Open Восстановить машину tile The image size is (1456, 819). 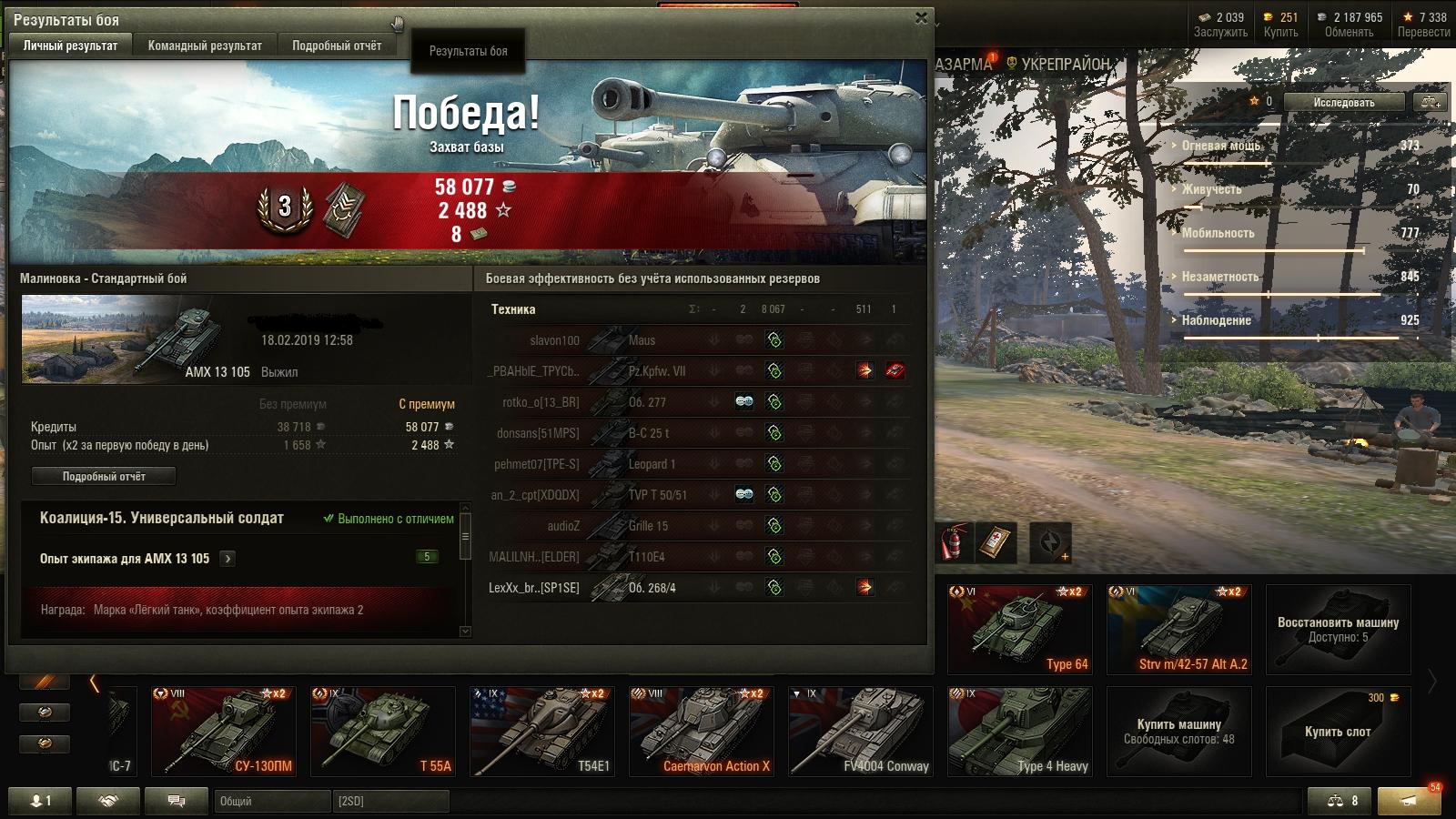(x=1338, y=629)
